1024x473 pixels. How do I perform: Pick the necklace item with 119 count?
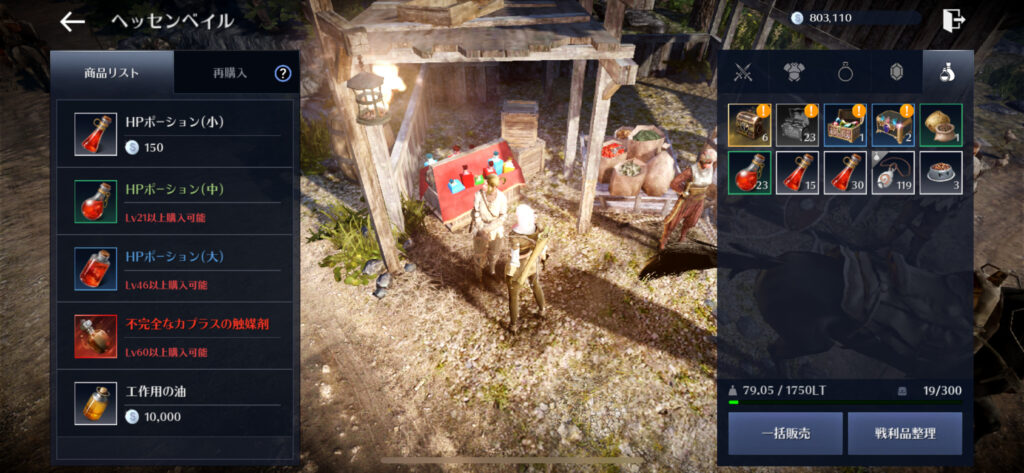[x=893, y=172]
